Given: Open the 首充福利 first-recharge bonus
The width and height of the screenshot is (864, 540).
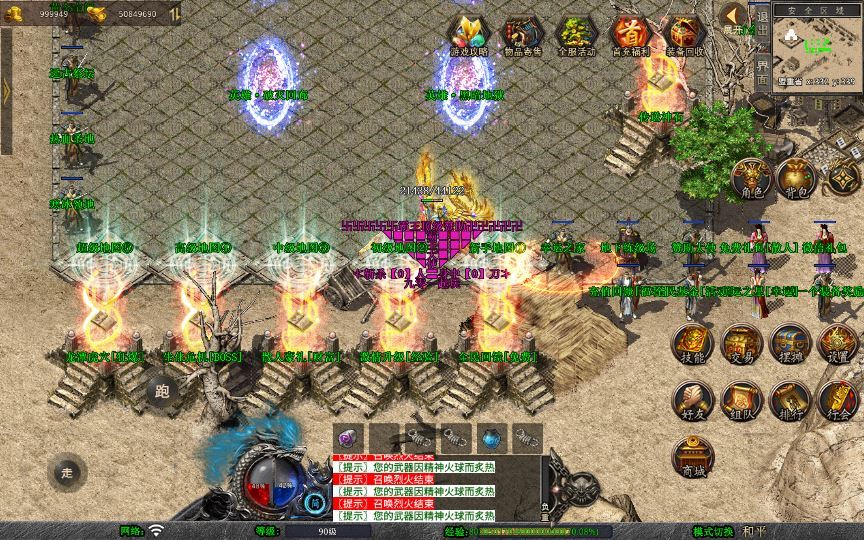Looking at the screenshot, I should (x=630, y=33).
